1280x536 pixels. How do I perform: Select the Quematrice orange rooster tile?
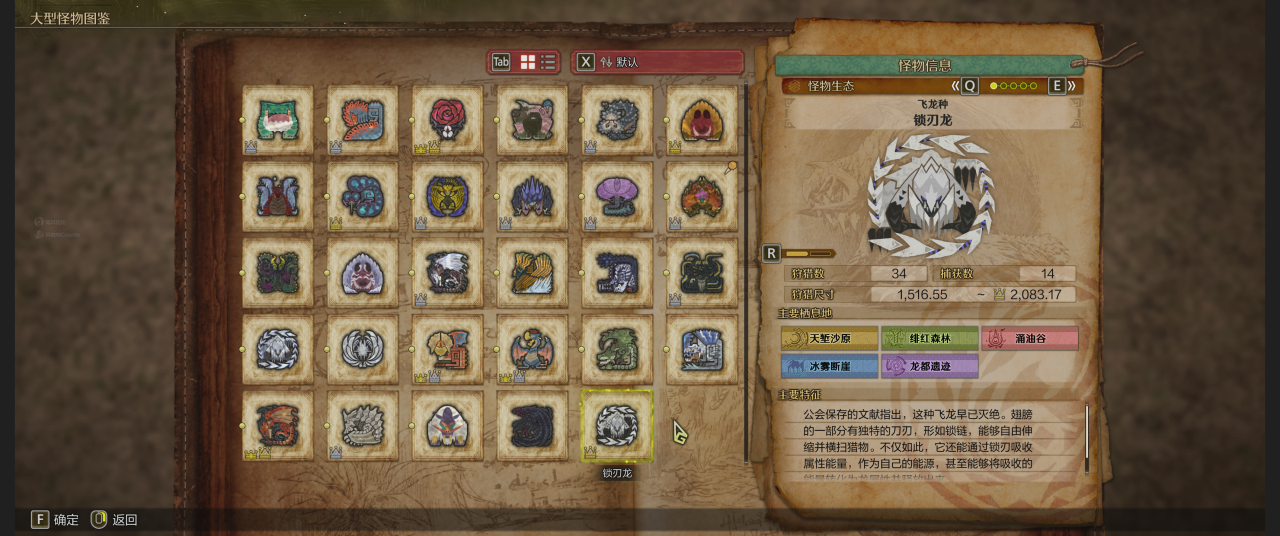click(363, 120)
